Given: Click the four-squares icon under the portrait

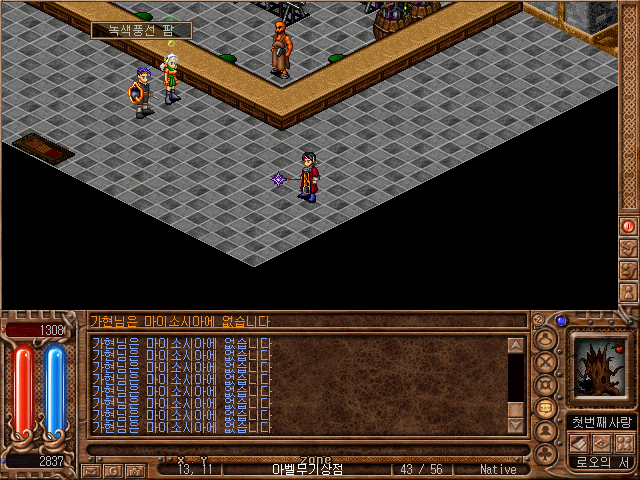Looking at the screenshot, I should click(624, 442).
